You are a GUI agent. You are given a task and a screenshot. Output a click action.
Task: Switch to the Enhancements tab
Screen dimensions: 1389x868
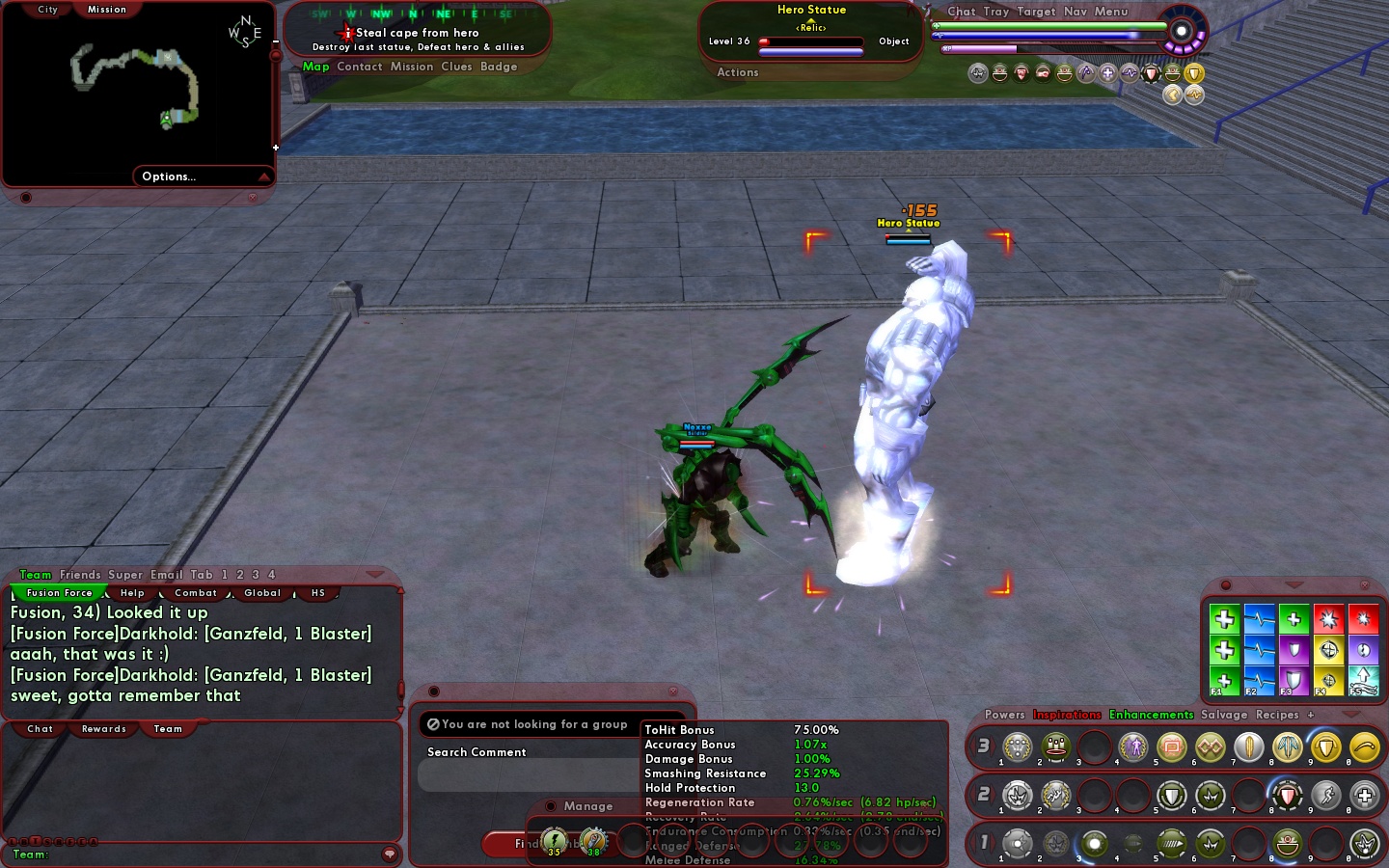1152,715
